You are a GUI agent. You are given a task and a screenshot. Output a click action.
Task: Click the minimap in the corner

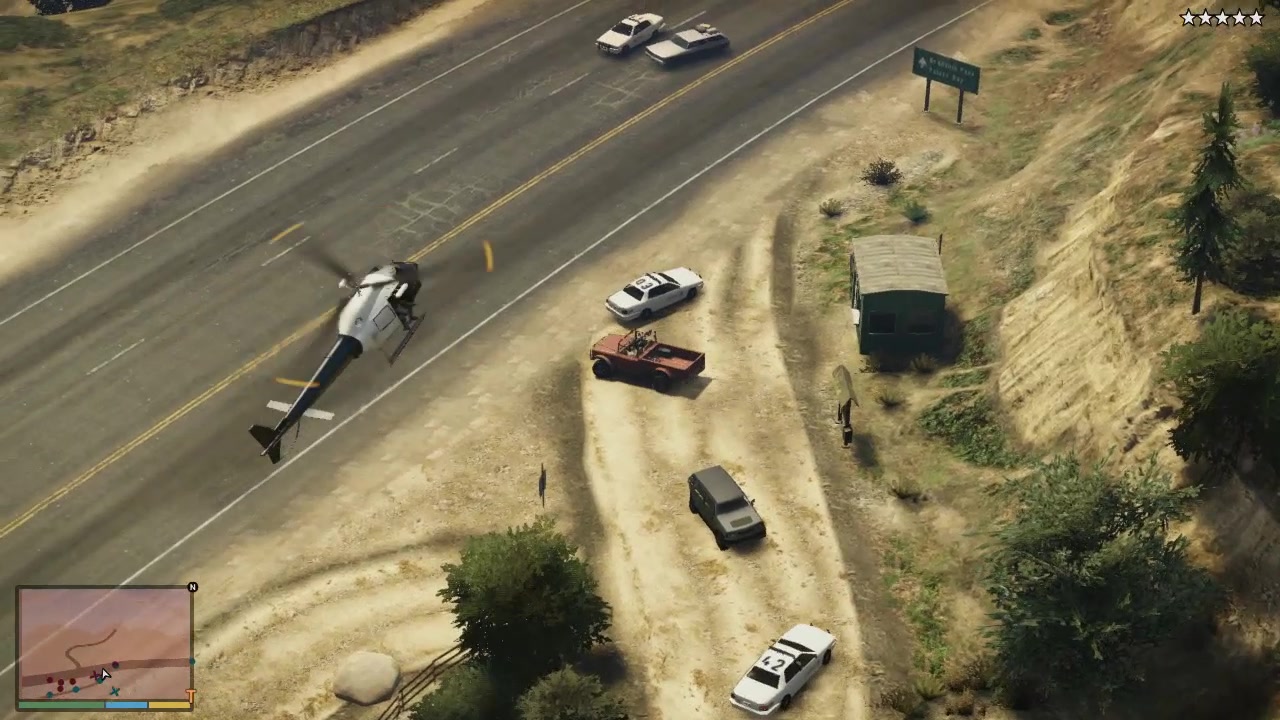[104, 644]
